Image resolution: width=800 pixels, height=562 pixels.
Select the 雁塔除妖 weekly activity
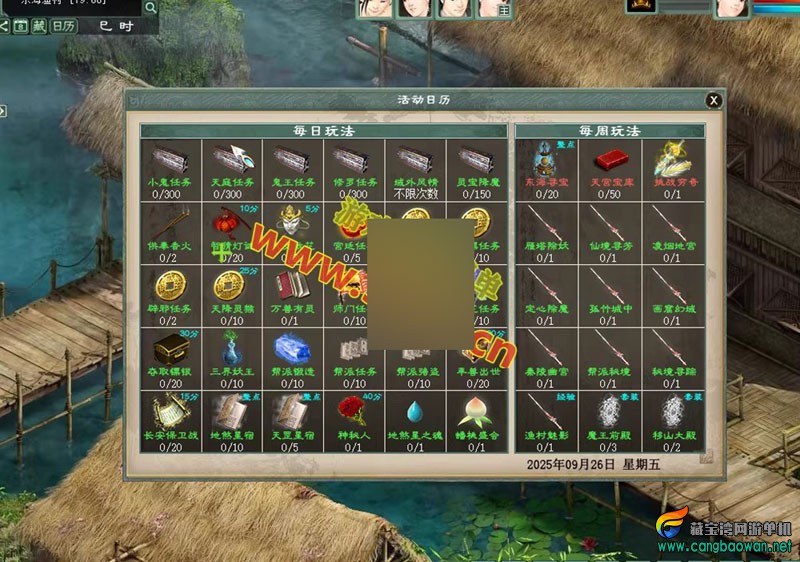(545, 227)
